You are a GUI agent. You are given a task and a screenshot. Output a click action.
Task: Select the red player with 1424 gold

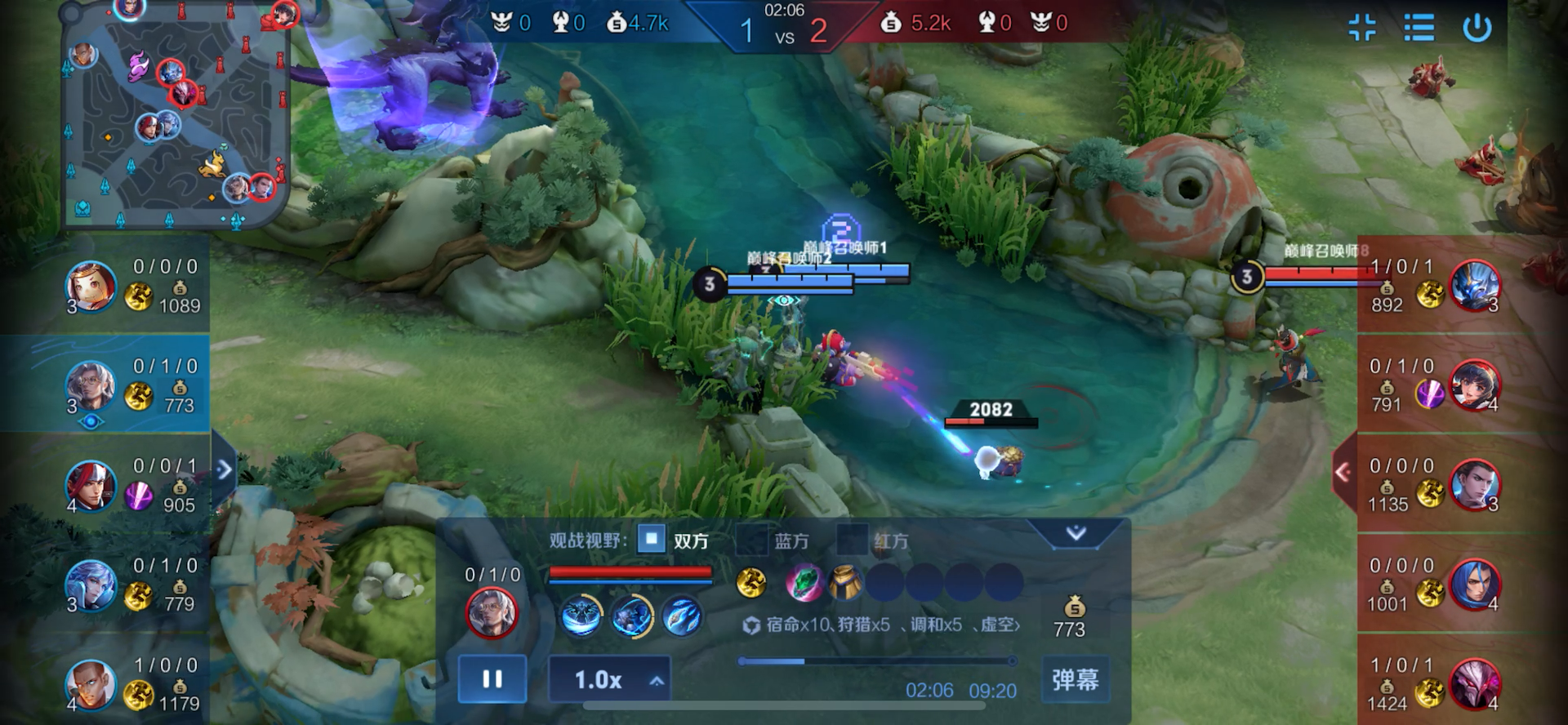tap(1475, 684)
